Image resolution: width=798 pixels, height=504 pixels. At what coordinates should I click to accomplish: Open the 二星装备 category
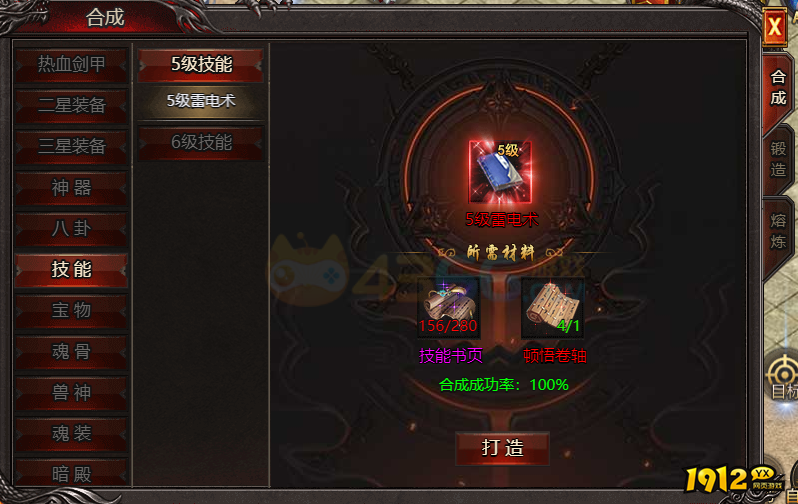pyautogui.click(x=71, y=105)
